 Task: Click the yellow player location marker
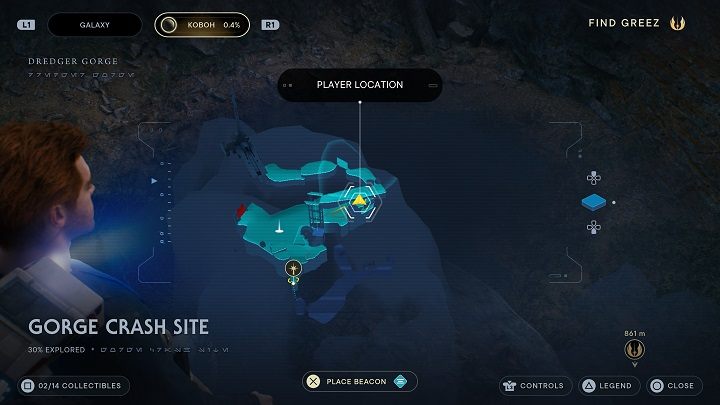[x=359, y=201]
